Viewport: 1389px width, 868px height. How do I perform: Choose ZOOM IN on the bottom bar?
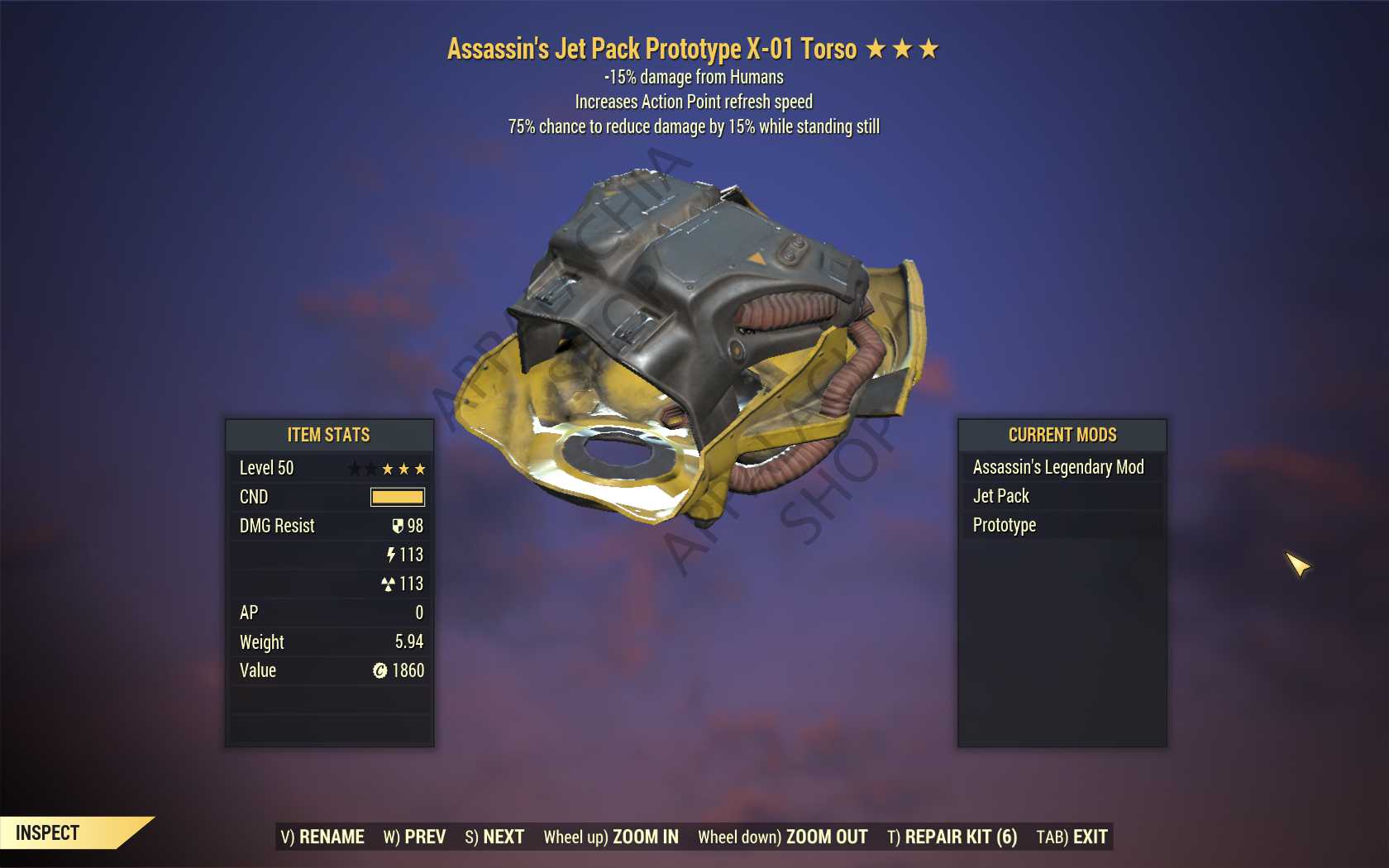click(611, 837)
